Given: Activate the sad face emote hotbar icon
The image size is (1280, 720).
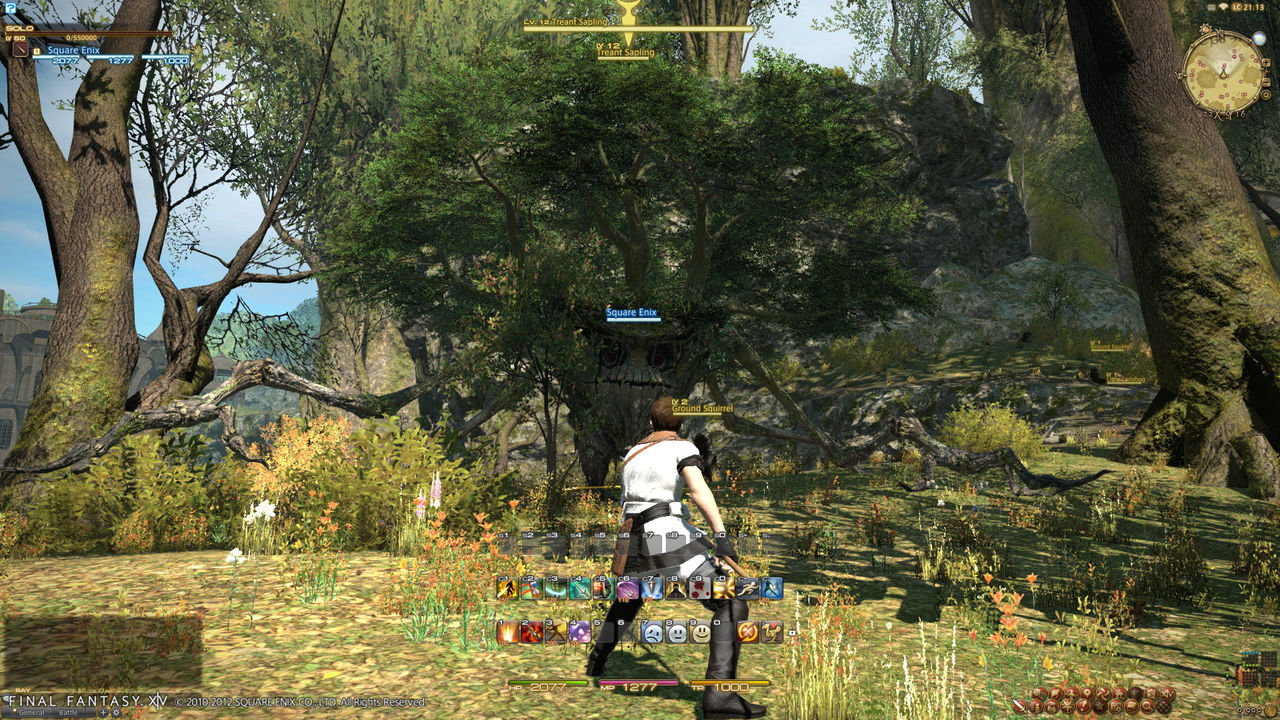Looking at the screenshot, I should [651, 630].
